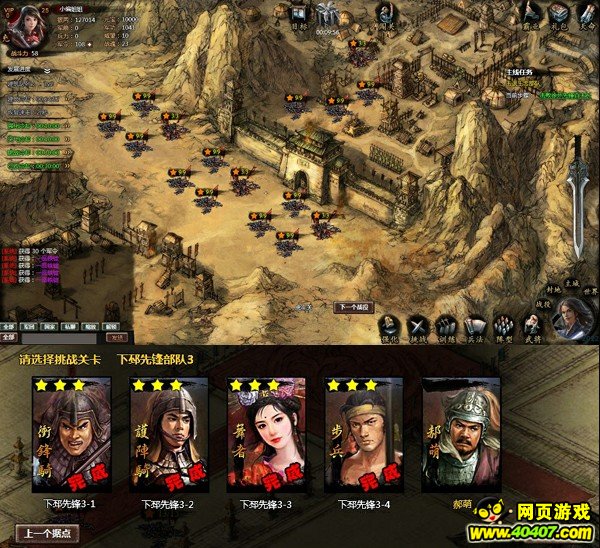Viewport: 600px width, 548px height.
Task: Open the 武将 generals menu
Action: [532, 327]
